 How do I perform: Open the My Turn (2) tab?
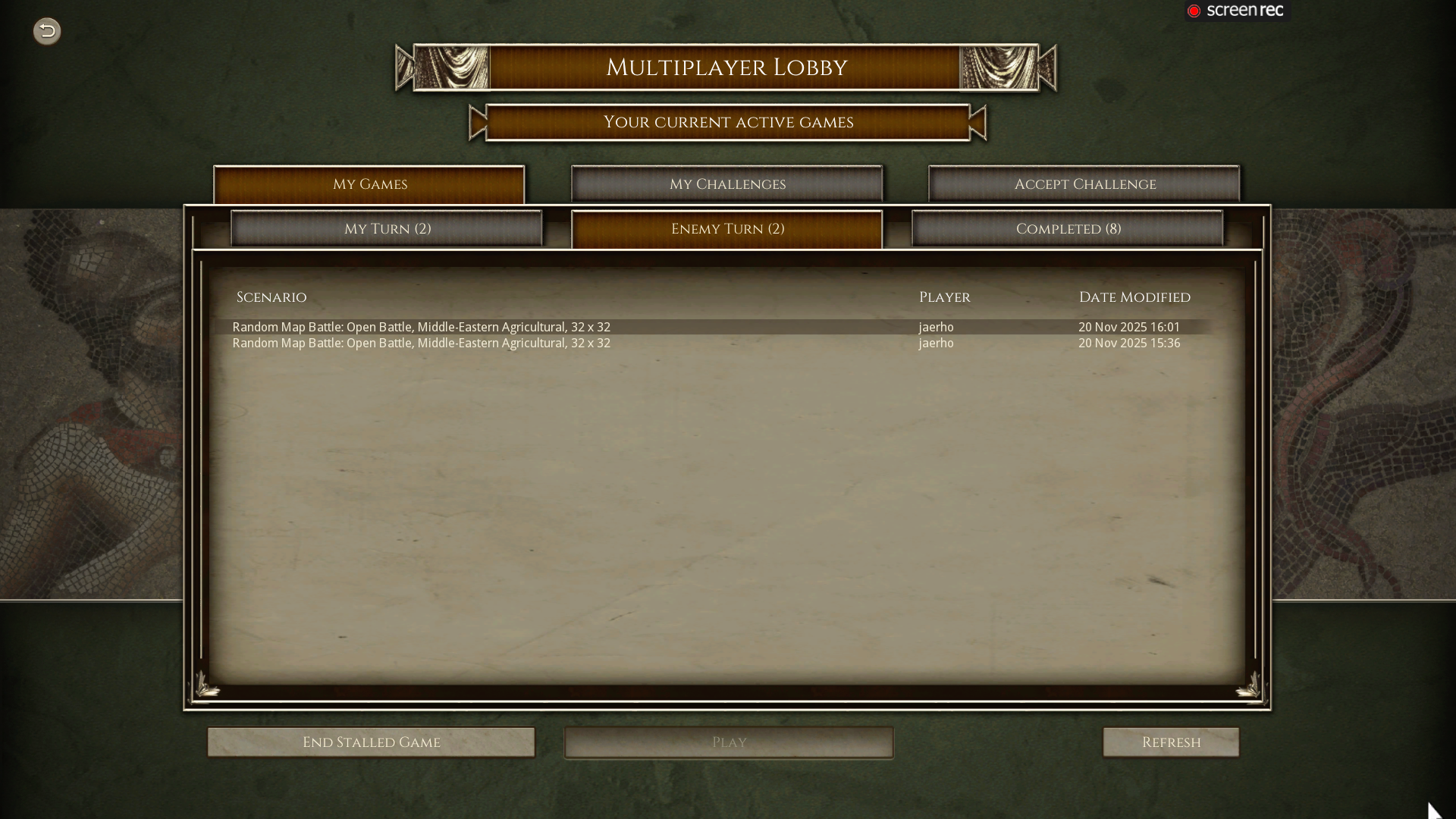coord(387,228)
